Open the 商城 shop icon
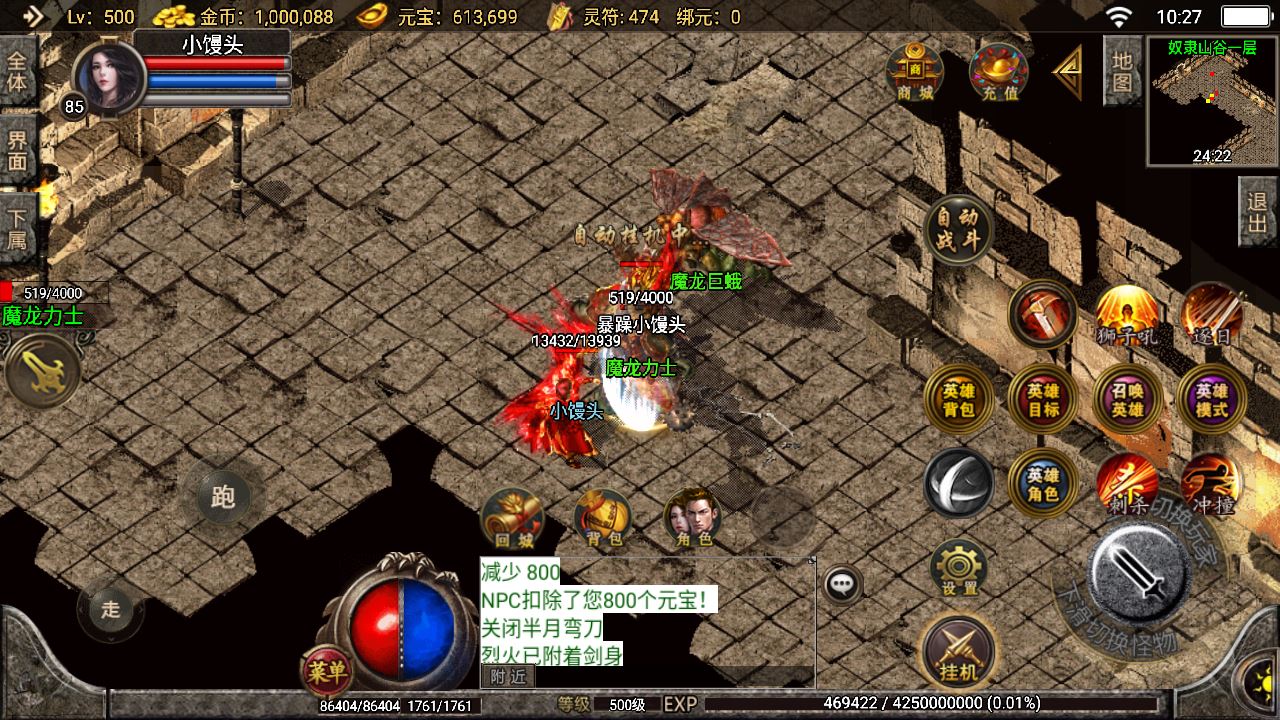This screenshot has height=720, width=1280. coord(914,72)
